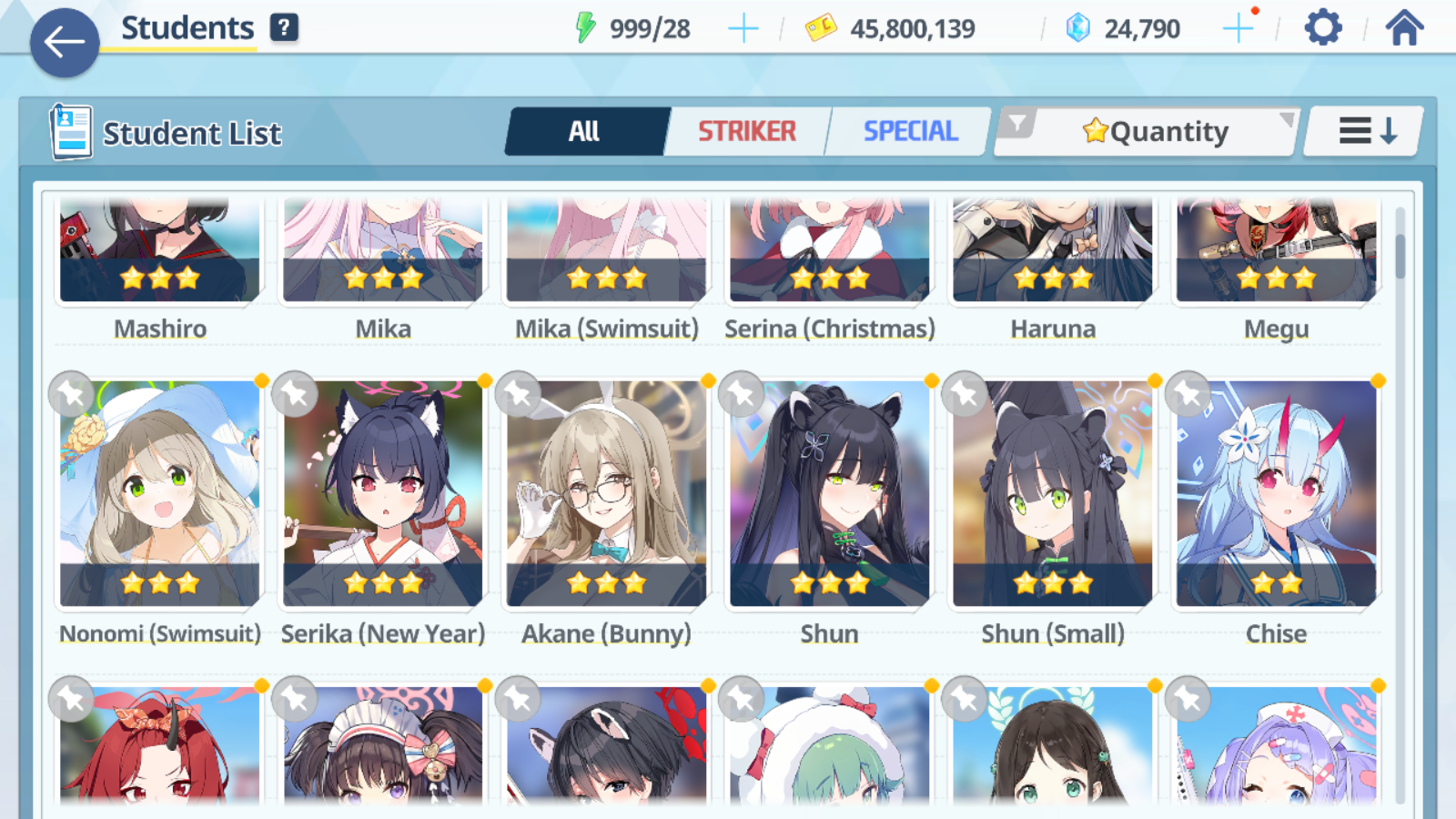Toggle the pin on Akane (Bunny)
Screen dimensions: 1456x819
(516, 394)
